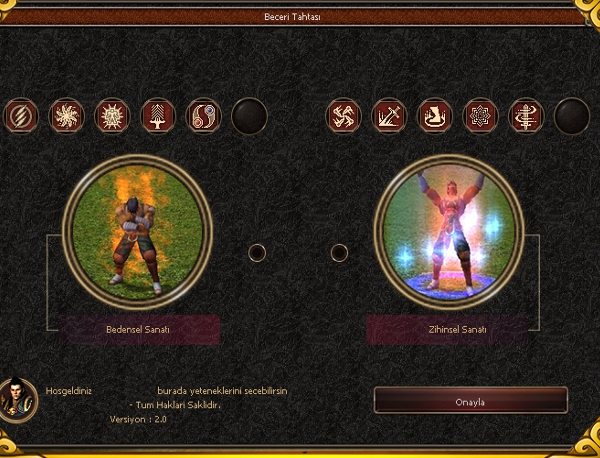Select the stomping boot skill icon
The image size is (600, 458).
coord(434,116)
